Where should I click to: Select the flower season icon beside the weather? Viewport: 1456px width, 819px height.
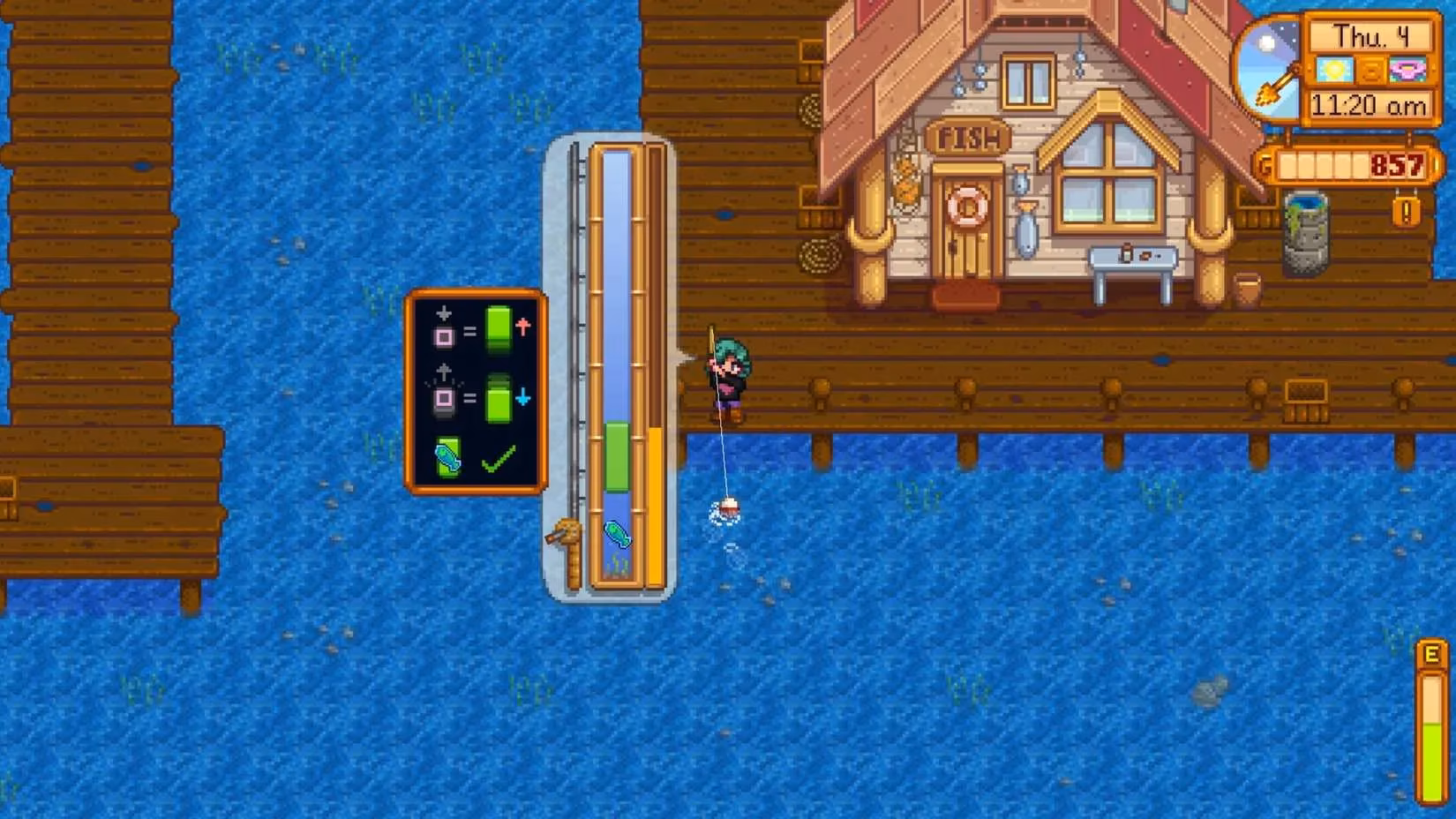1409,71
